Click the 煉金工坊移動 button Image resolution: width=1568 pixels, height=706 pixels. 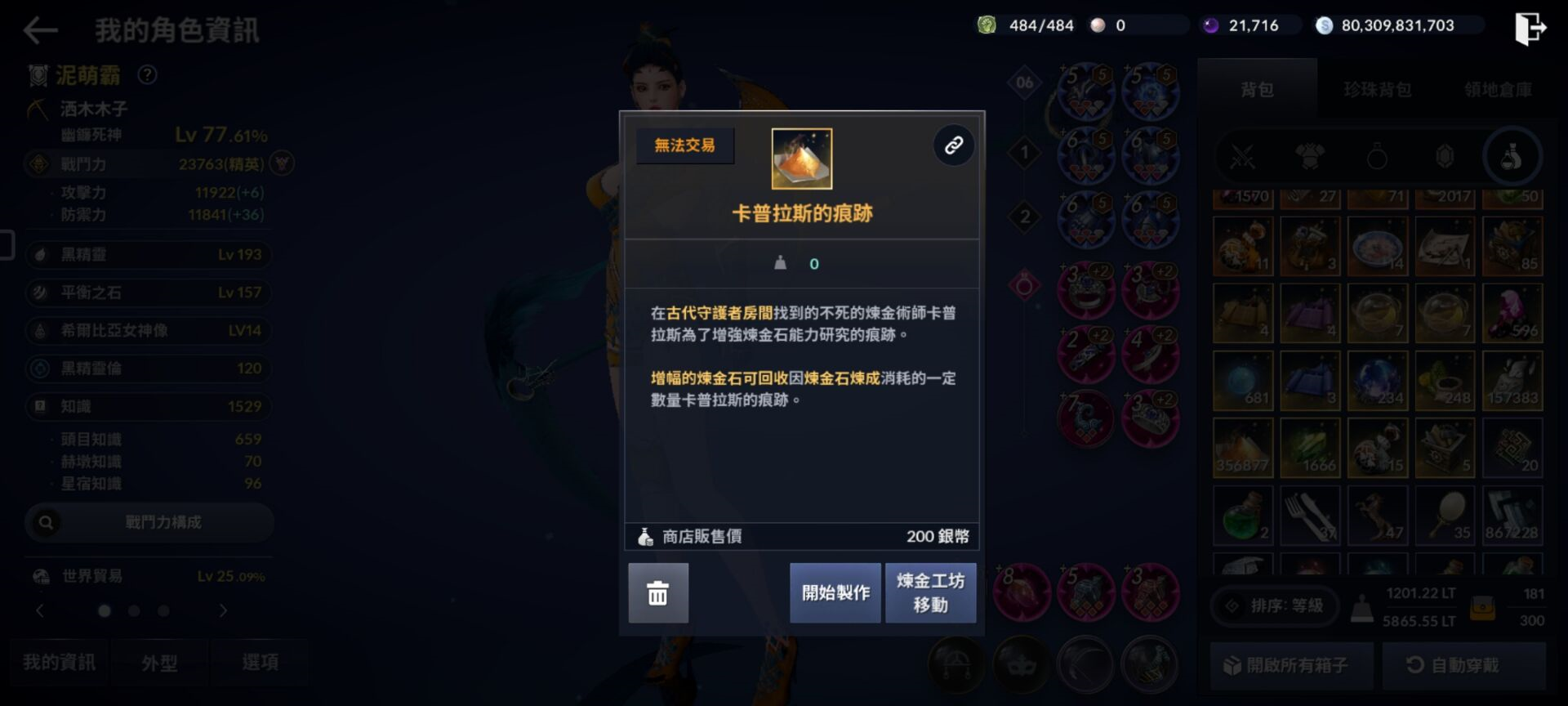pos(930,592)
